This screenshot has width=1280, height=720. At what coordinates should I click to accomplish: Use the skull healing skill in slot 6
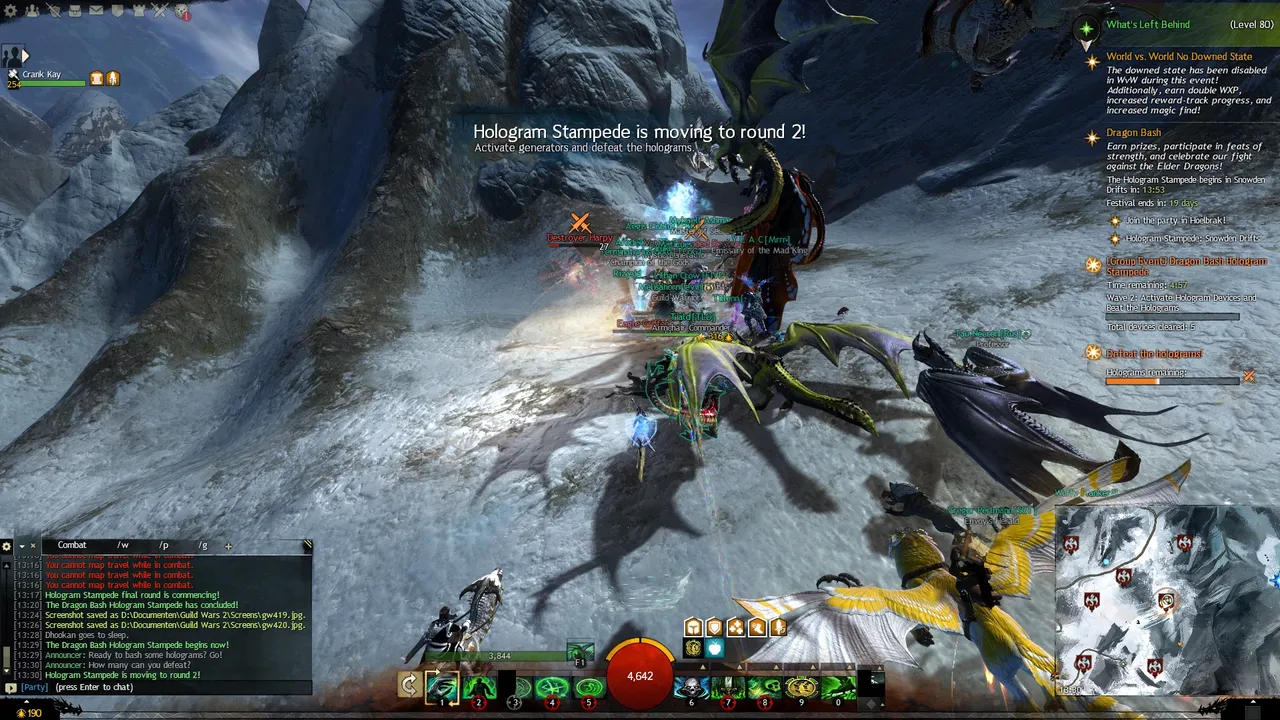click(x=691, y=688)
